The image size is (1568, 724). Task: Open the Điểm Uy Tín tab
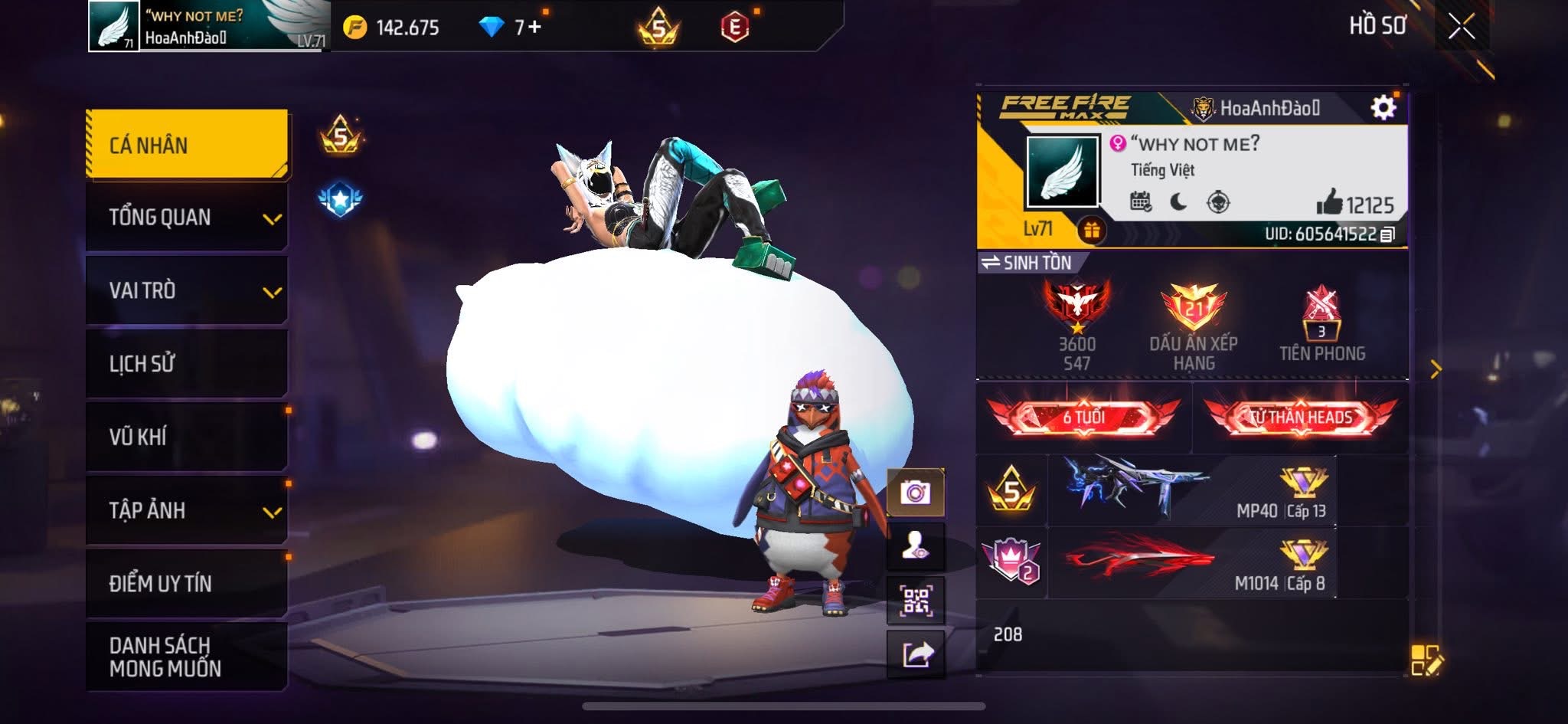(187, 583)
